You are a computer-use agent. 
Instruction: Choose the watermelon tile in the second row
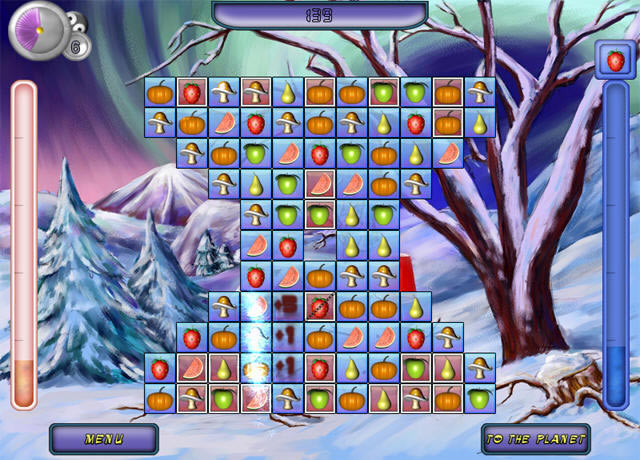[223, 124]
